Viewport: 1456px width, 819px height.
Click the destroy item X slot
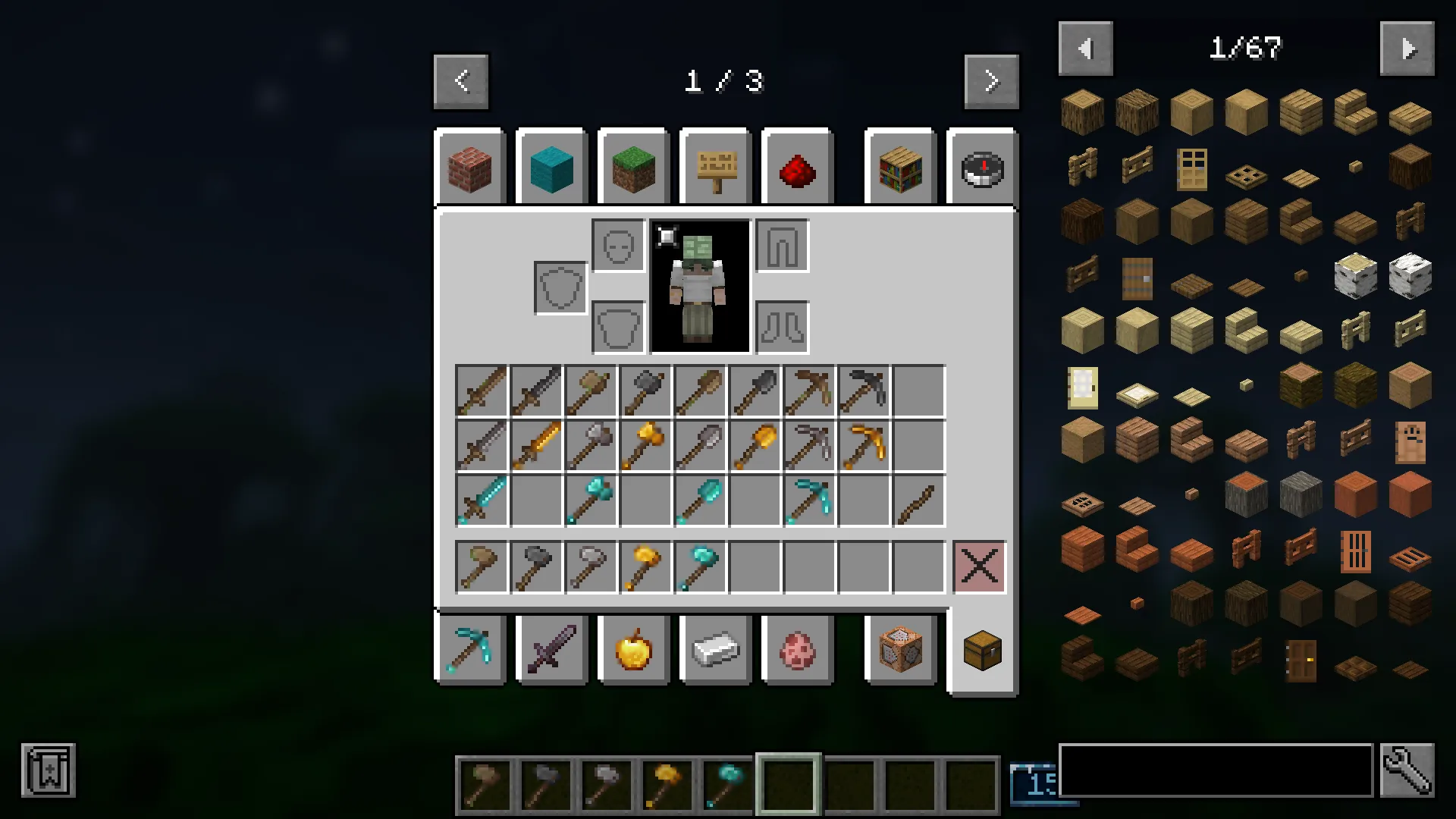click(979, 566)
